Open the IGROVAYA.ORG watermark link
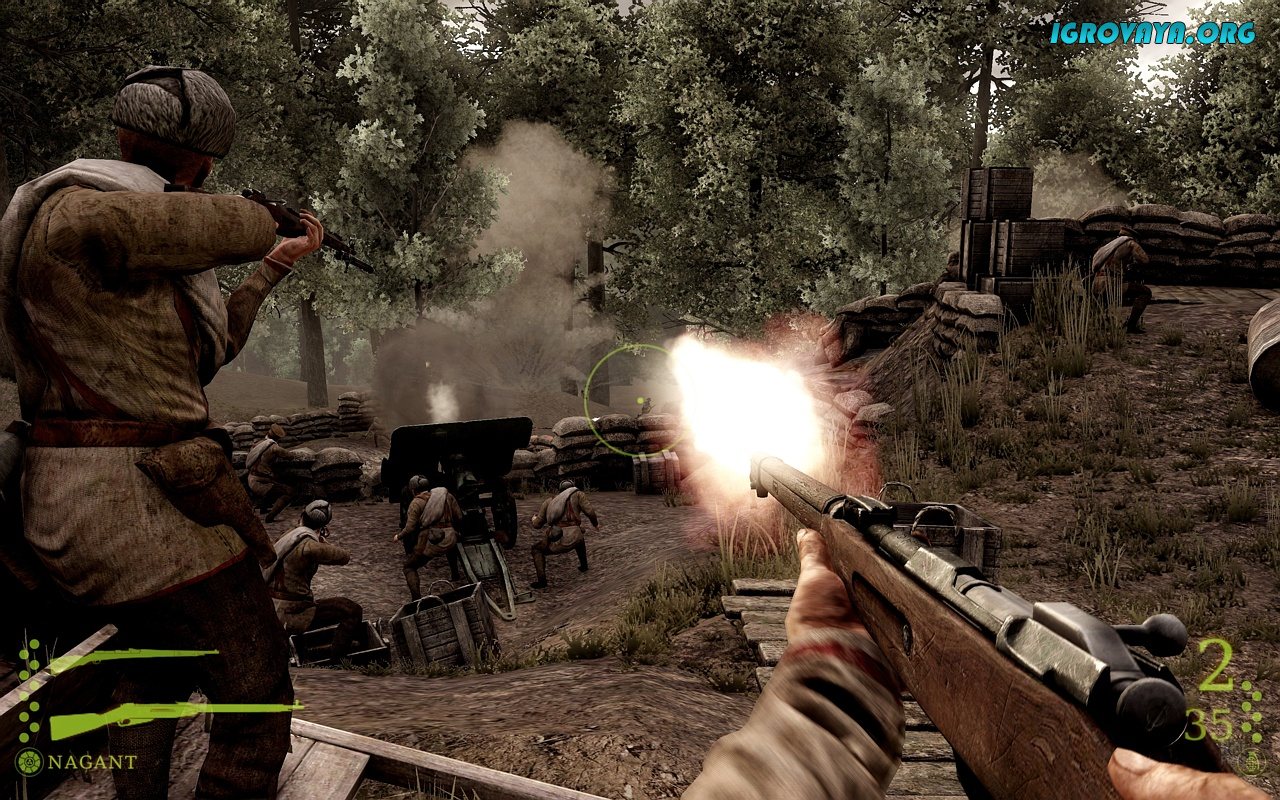The width and height of the screenshot is (1280, 800). coord(1152,32)
